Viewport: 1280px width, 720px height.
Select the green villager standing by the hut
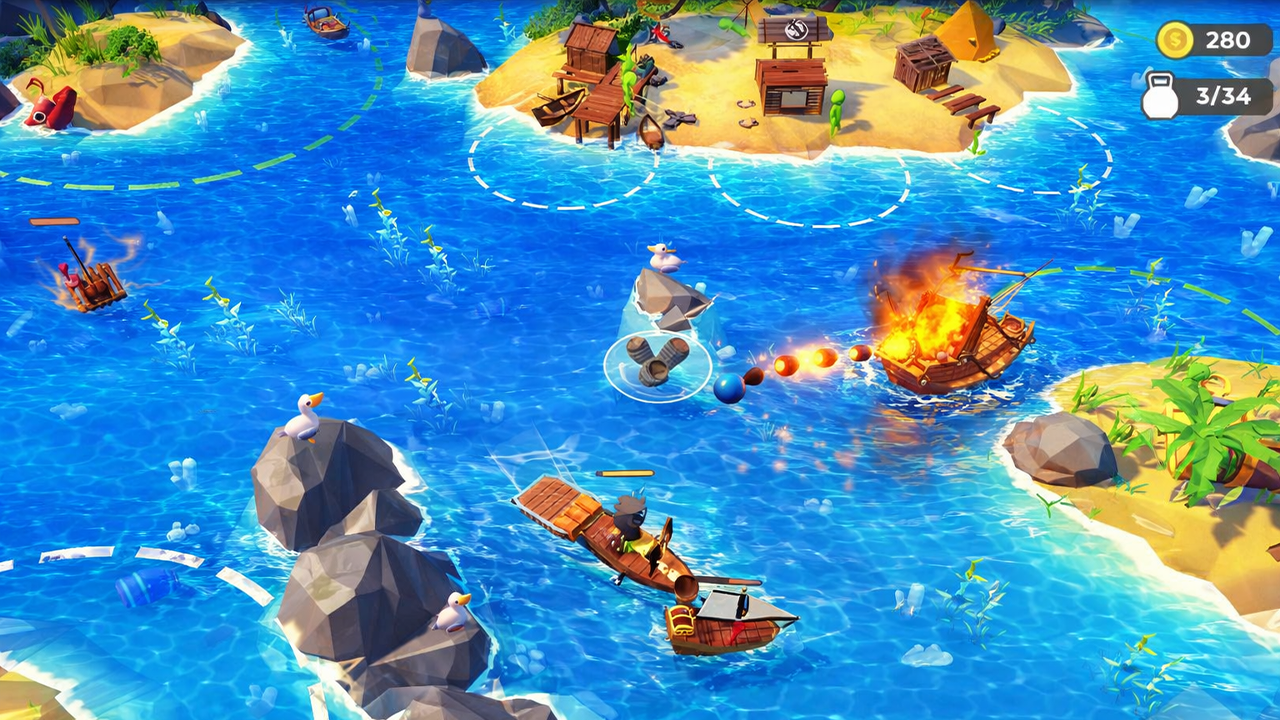pos(628,79)
